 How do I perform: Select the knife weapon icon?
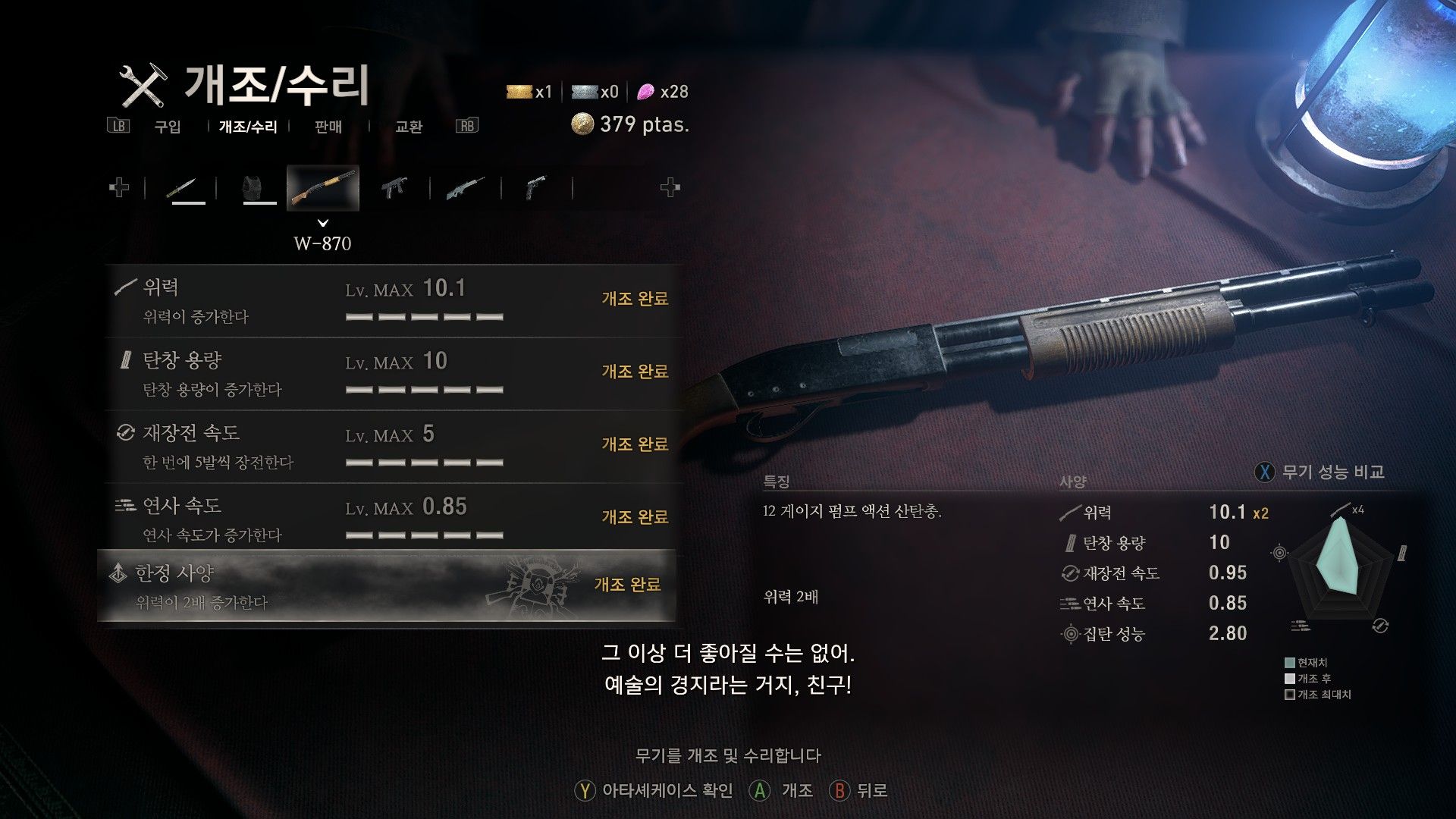[x=188, y=187]
